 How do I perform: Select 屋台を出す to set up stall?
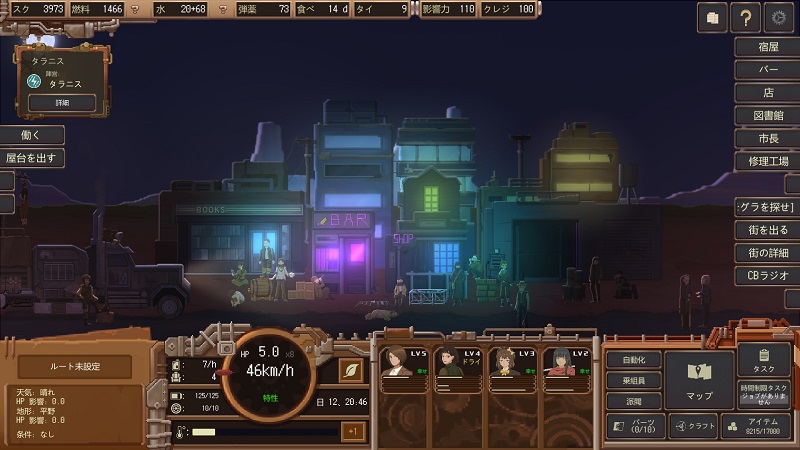[31, 158]
